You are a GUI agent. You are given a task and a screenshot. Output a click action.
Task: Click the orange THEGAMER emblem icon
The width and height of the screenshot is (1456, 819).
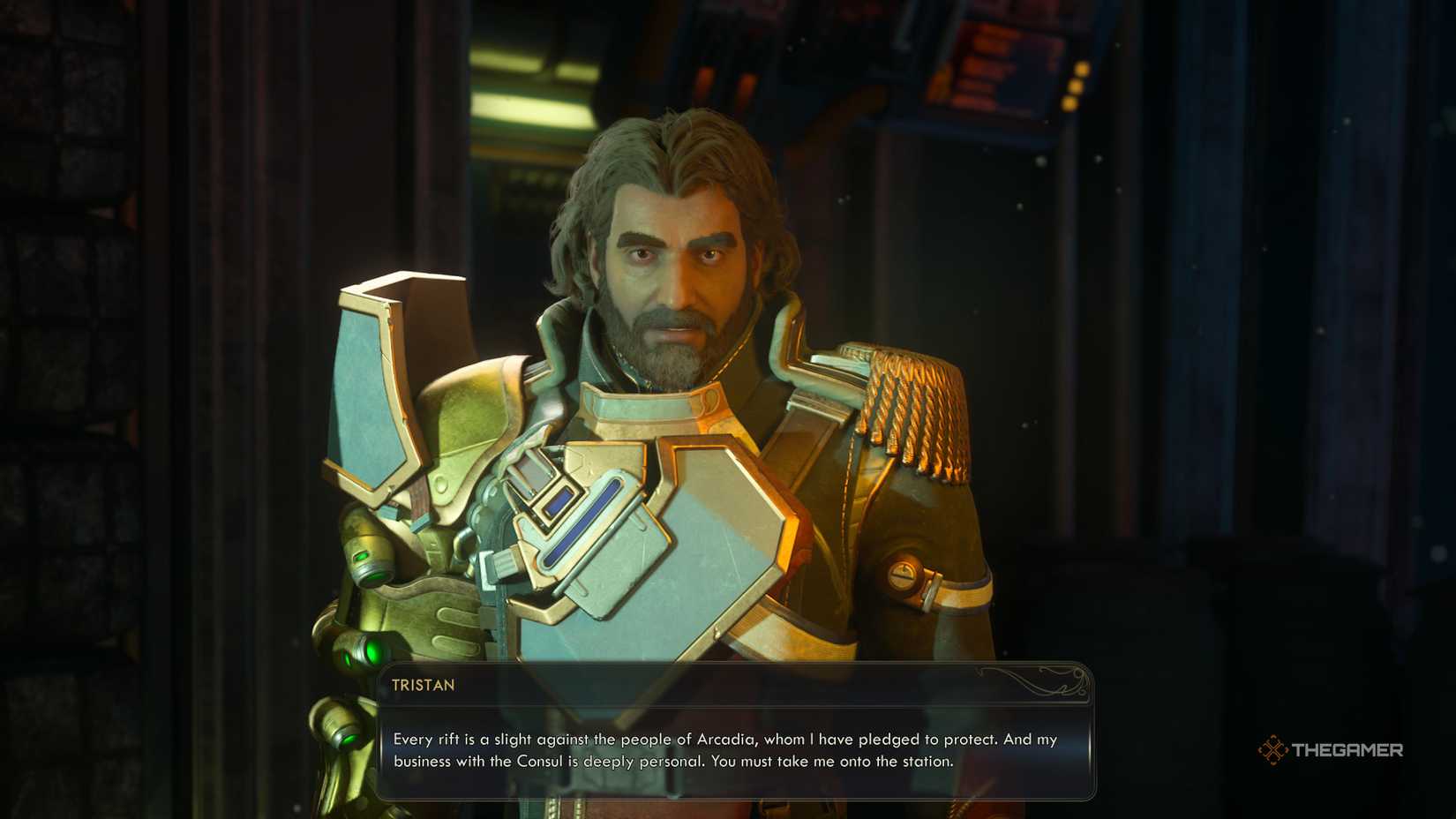[1273, 750]
